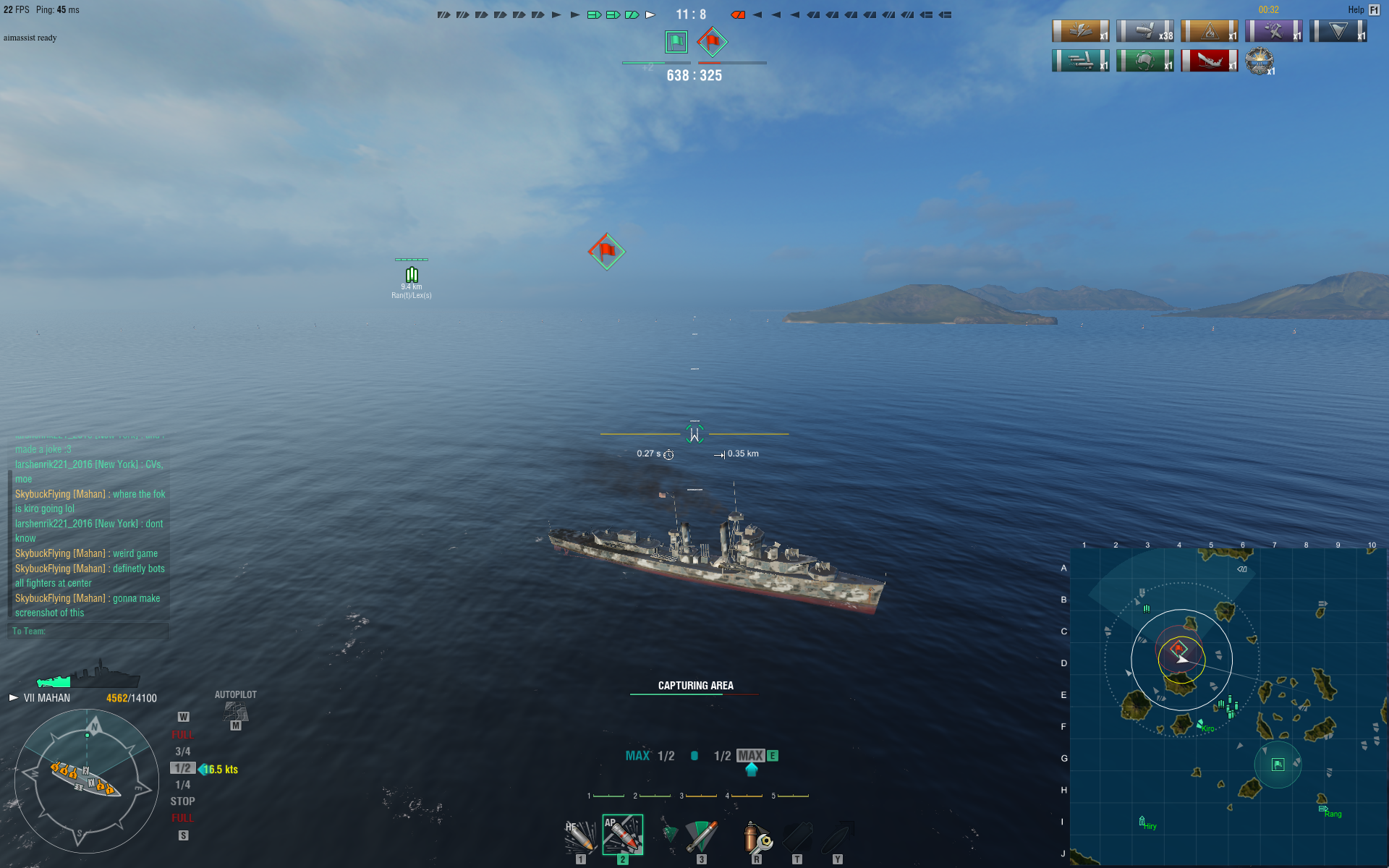
Task: Click the green captured base marker on minimap
Action: coord(1278,765)
